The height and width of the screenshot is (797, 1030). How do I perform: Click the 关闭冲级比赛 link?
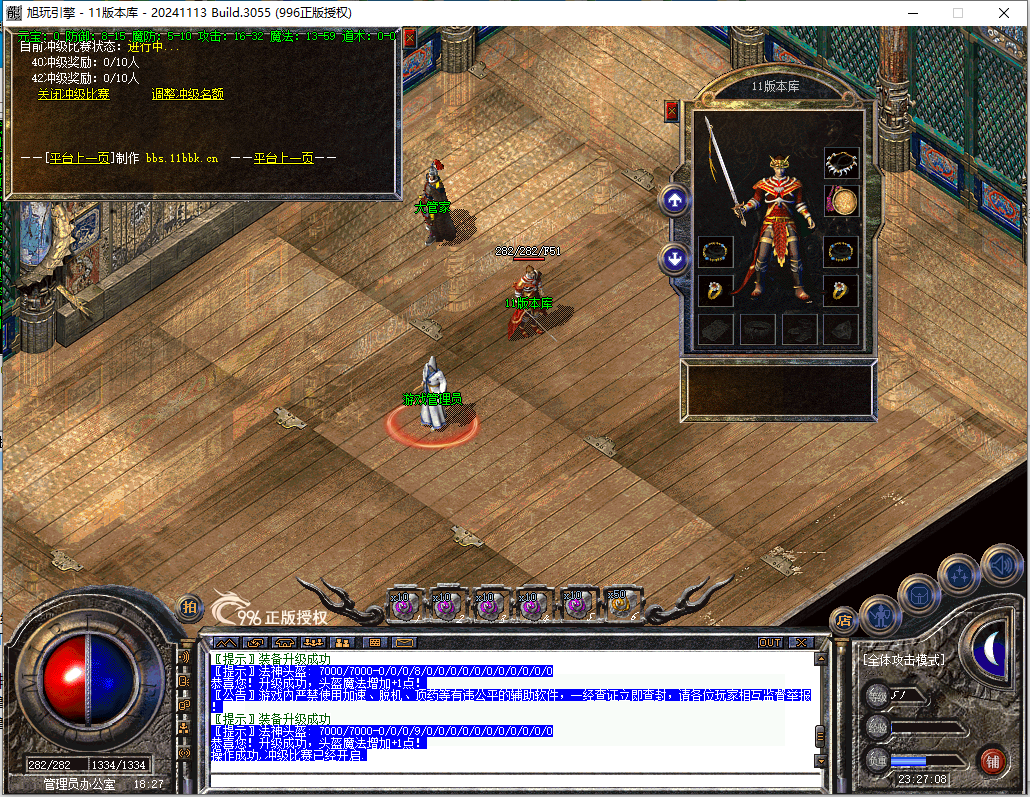click(x=74, y=94)
